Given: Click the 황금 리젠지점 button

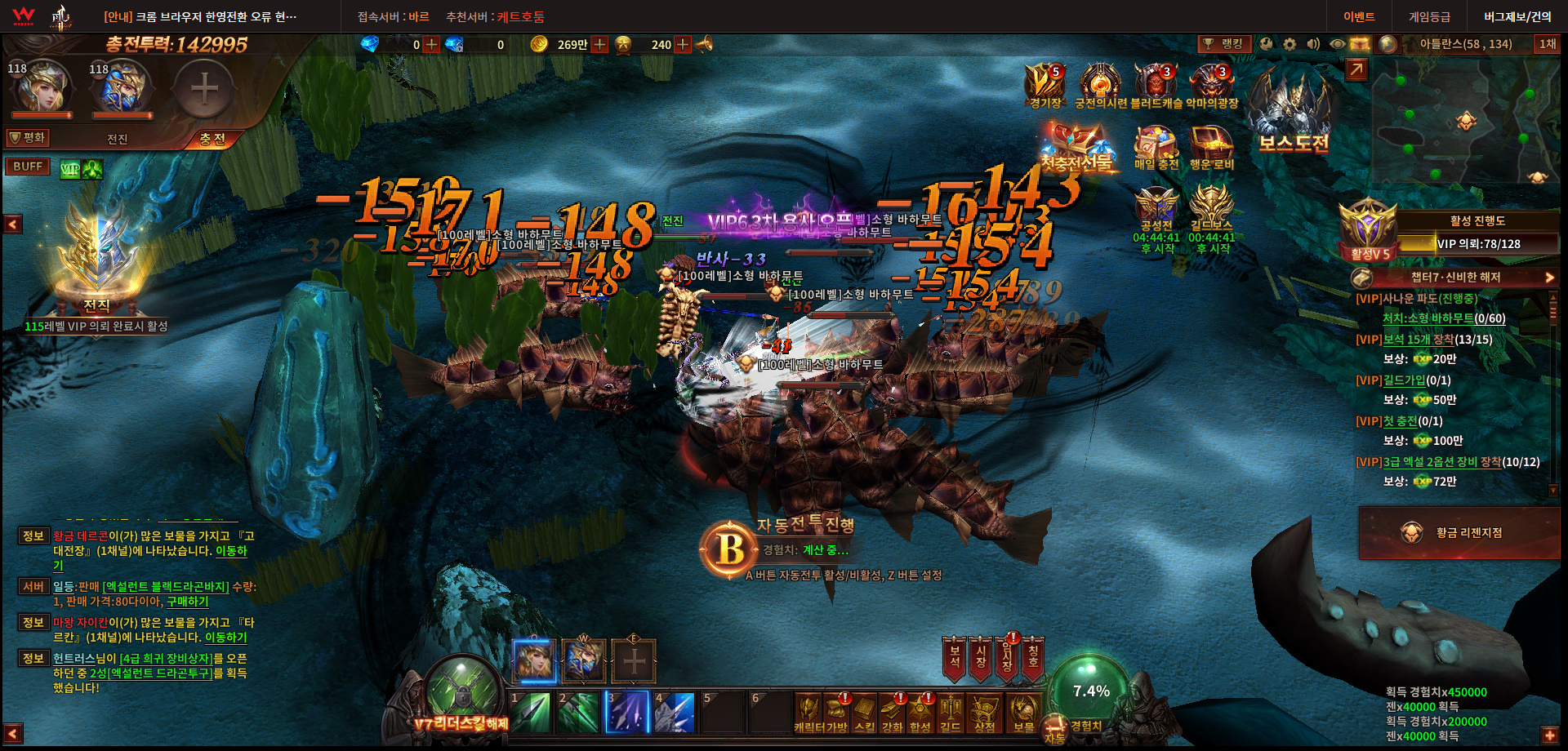Looking at the screenshot, I should pos(1459,533).
